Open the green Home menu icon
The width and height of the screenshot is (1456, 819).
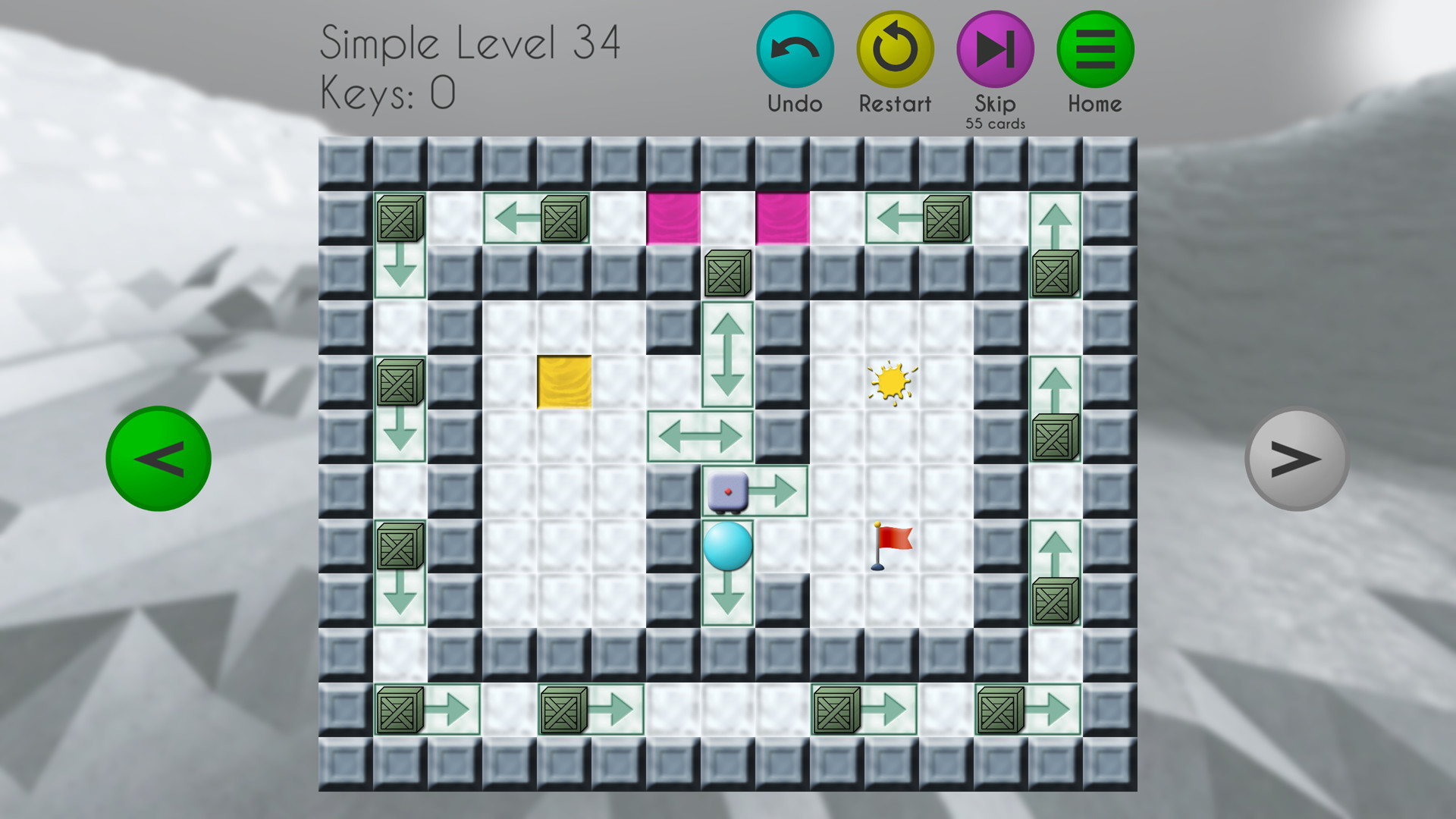[x=1094, y=47]
